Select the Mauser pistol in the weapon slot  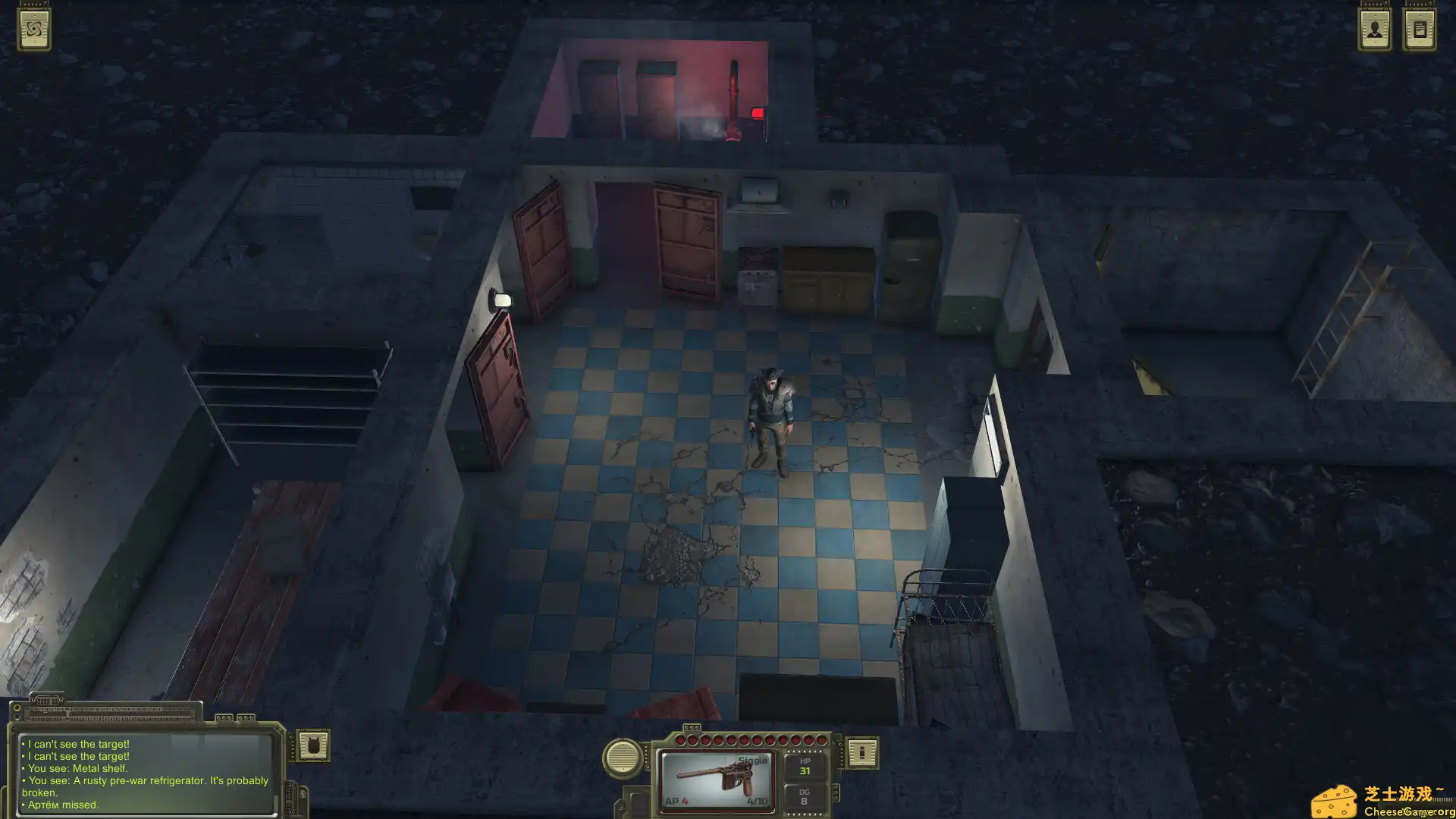715,777
